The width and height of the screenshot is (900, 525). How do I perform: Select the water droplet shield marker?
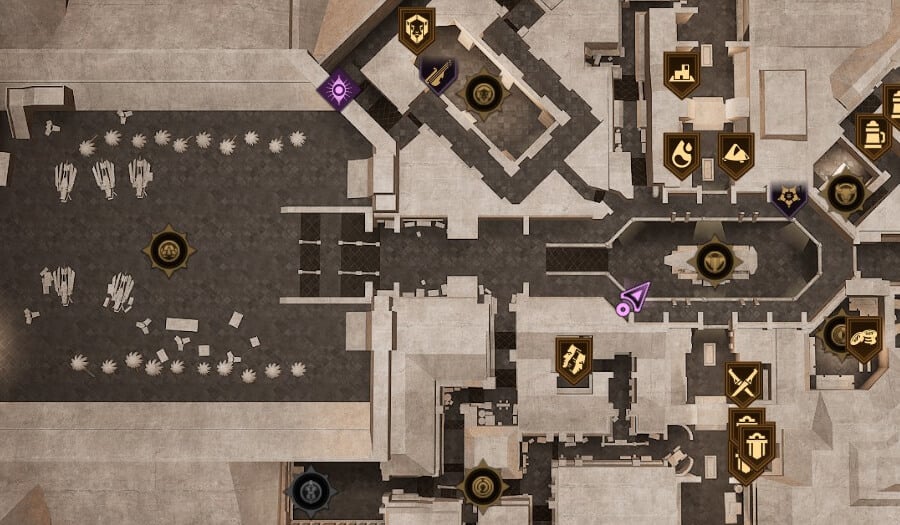click(681, 154)
